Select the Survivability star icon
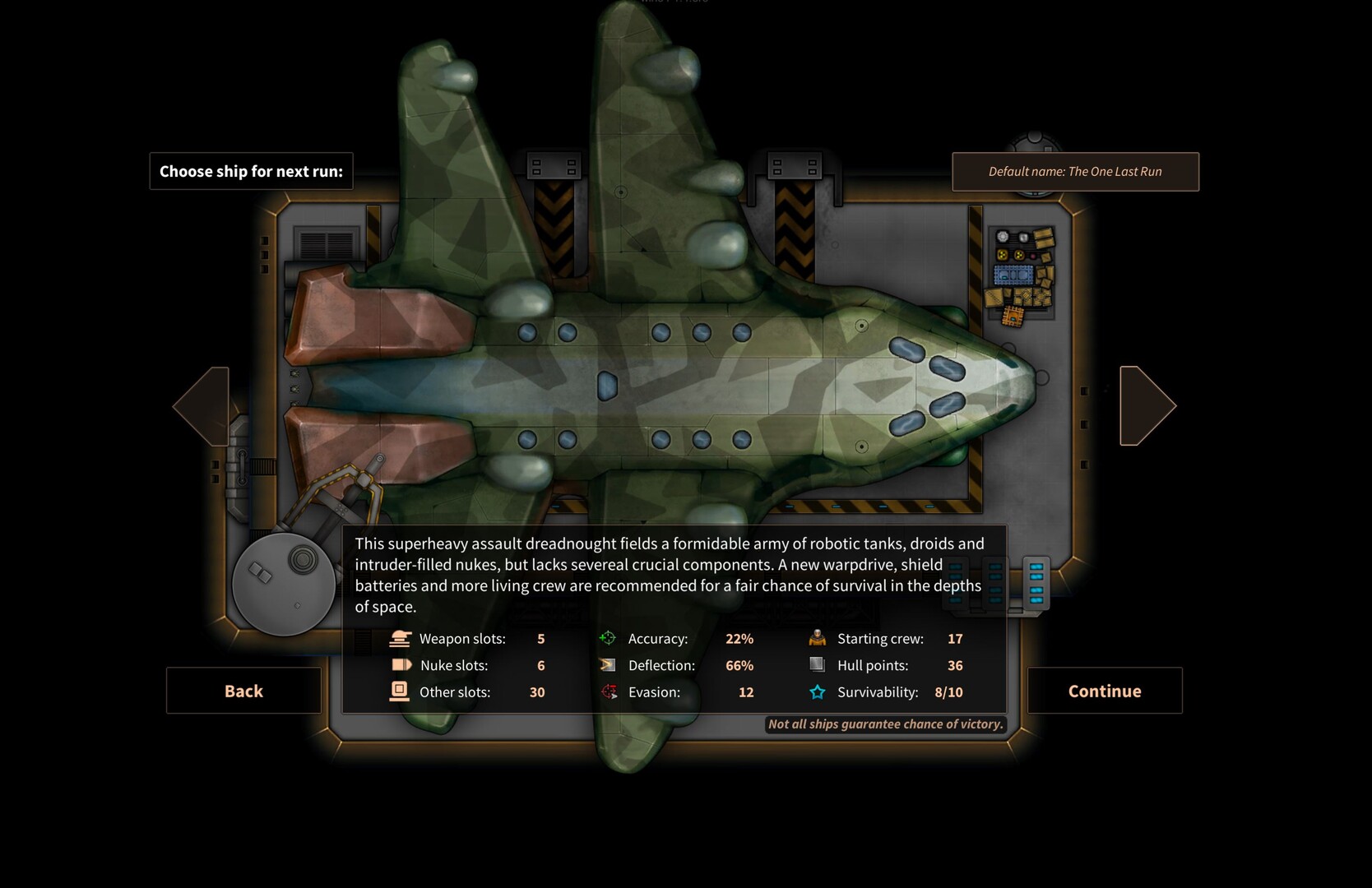Image resolution: width=1372 pixels, height=888 pixels. pos(817,691)
